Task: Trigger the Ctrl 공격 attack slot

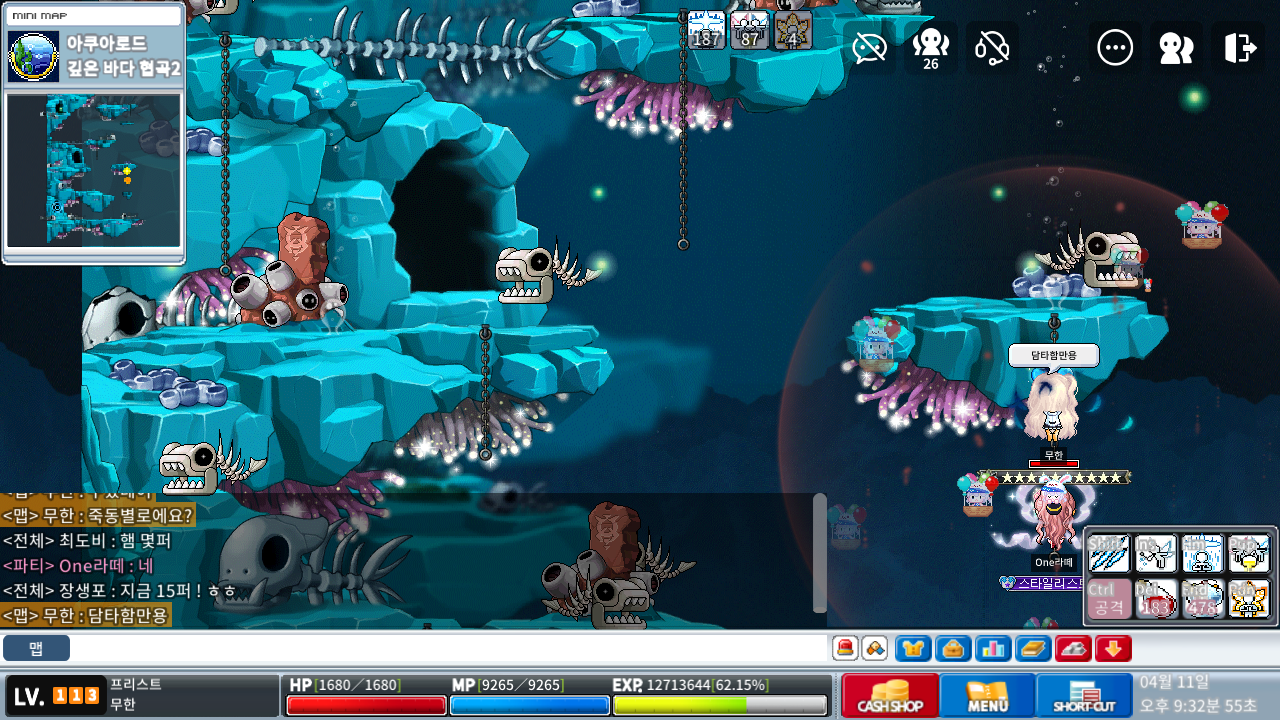Action: coord(1108,599)
